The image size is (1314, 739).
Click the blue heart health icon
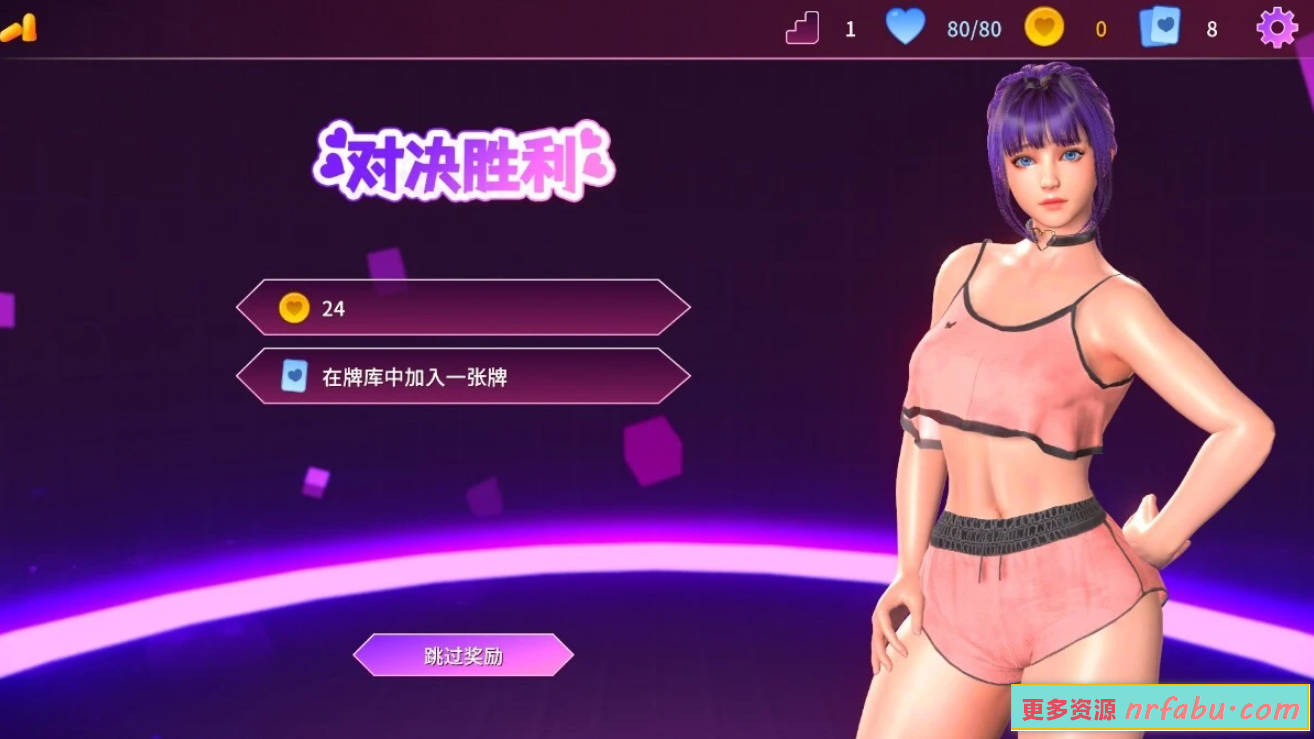[x=906, y=28]
